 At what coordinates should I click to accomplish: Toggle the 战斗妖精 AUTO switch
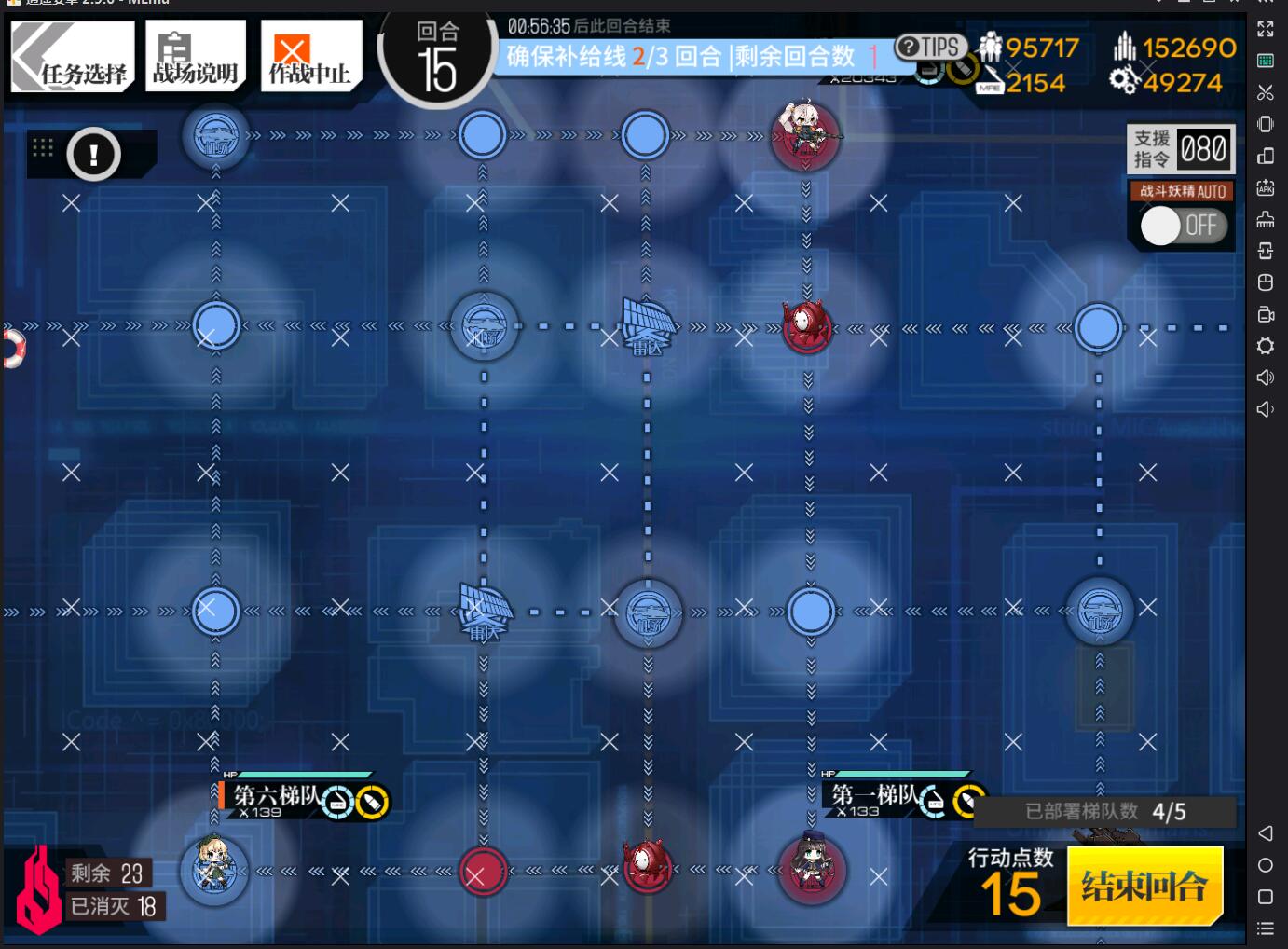pos(1182,225)
